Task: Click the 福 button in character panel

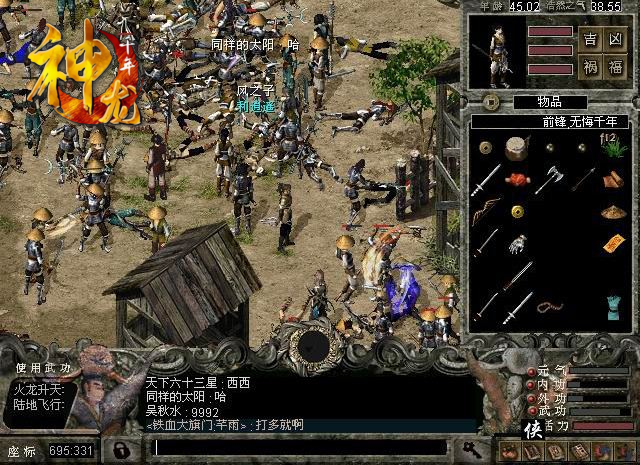Action: [617, 68]
